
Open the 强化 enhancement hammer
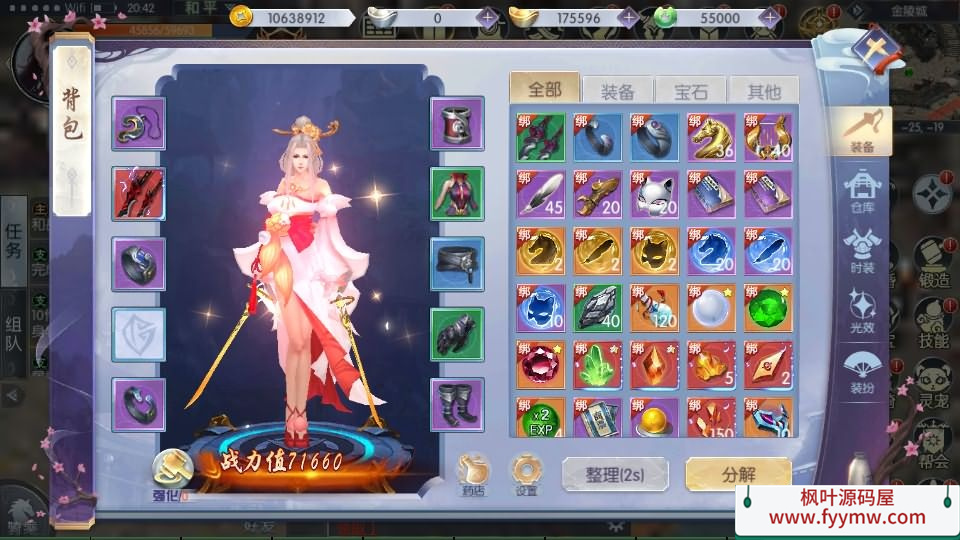(171, 468)
